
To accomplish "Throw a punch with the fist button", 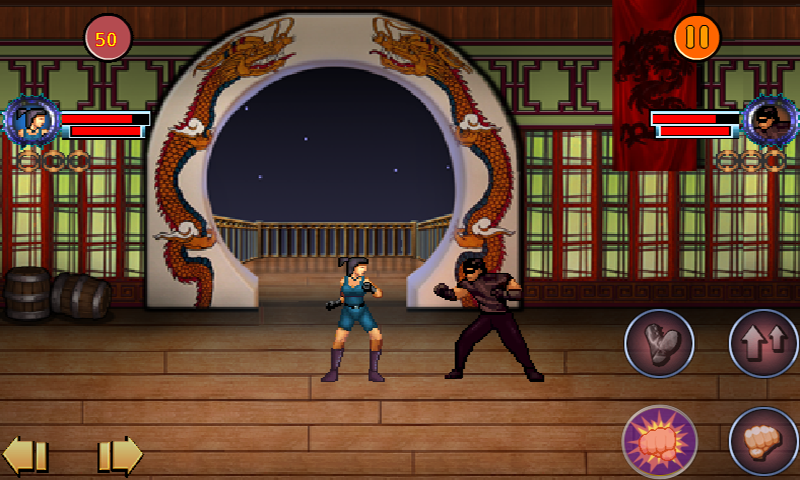I will point(763,441).
